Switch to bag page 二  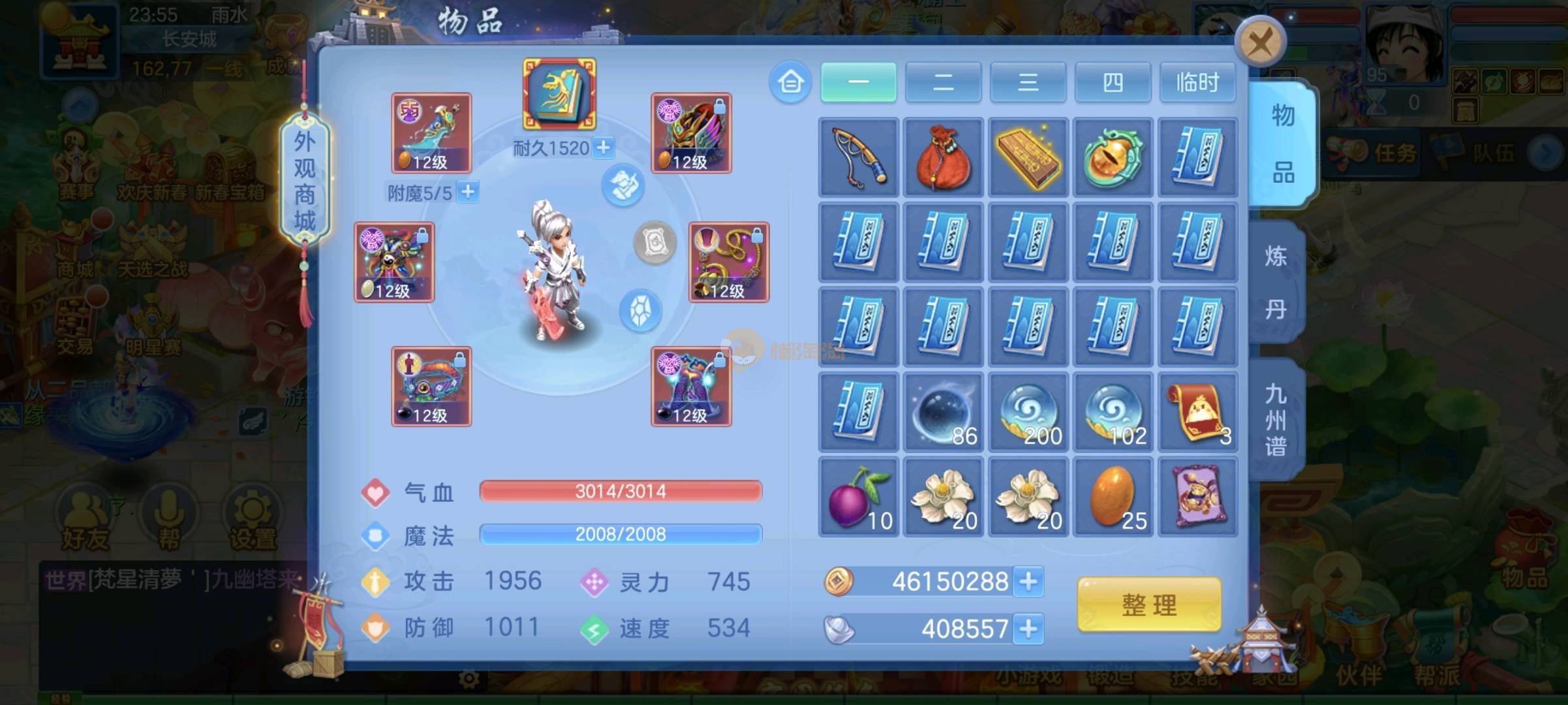click(x=943, y=82)
